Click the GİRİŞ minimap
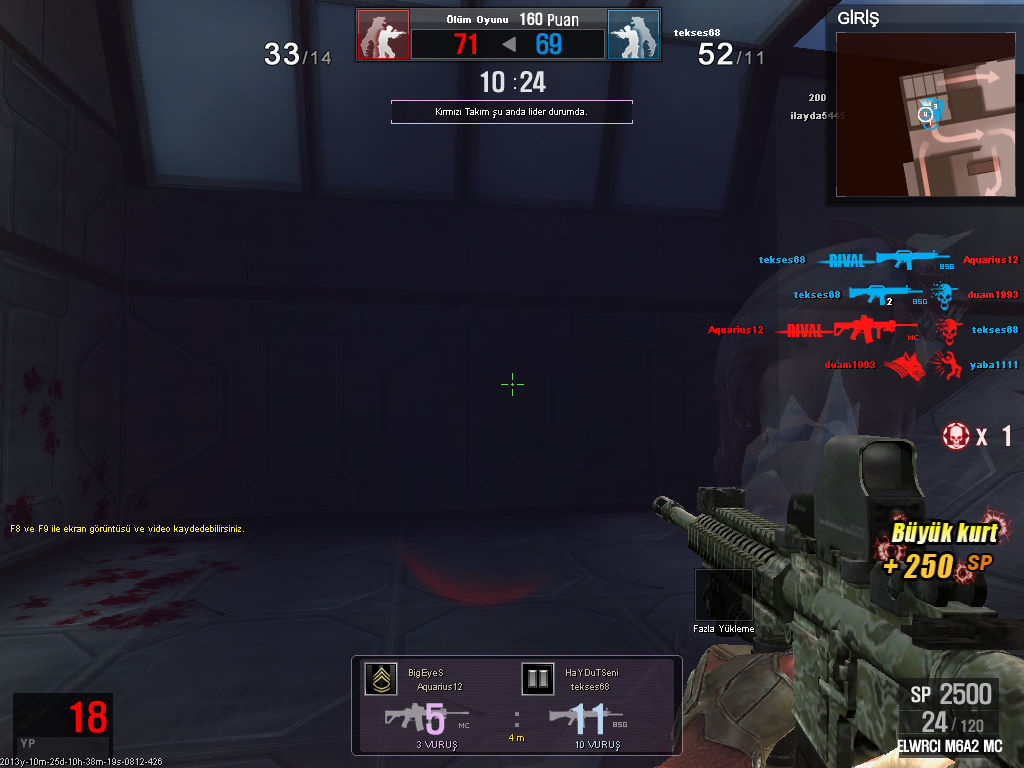The image size is (1024, 768). pos(926,114)
